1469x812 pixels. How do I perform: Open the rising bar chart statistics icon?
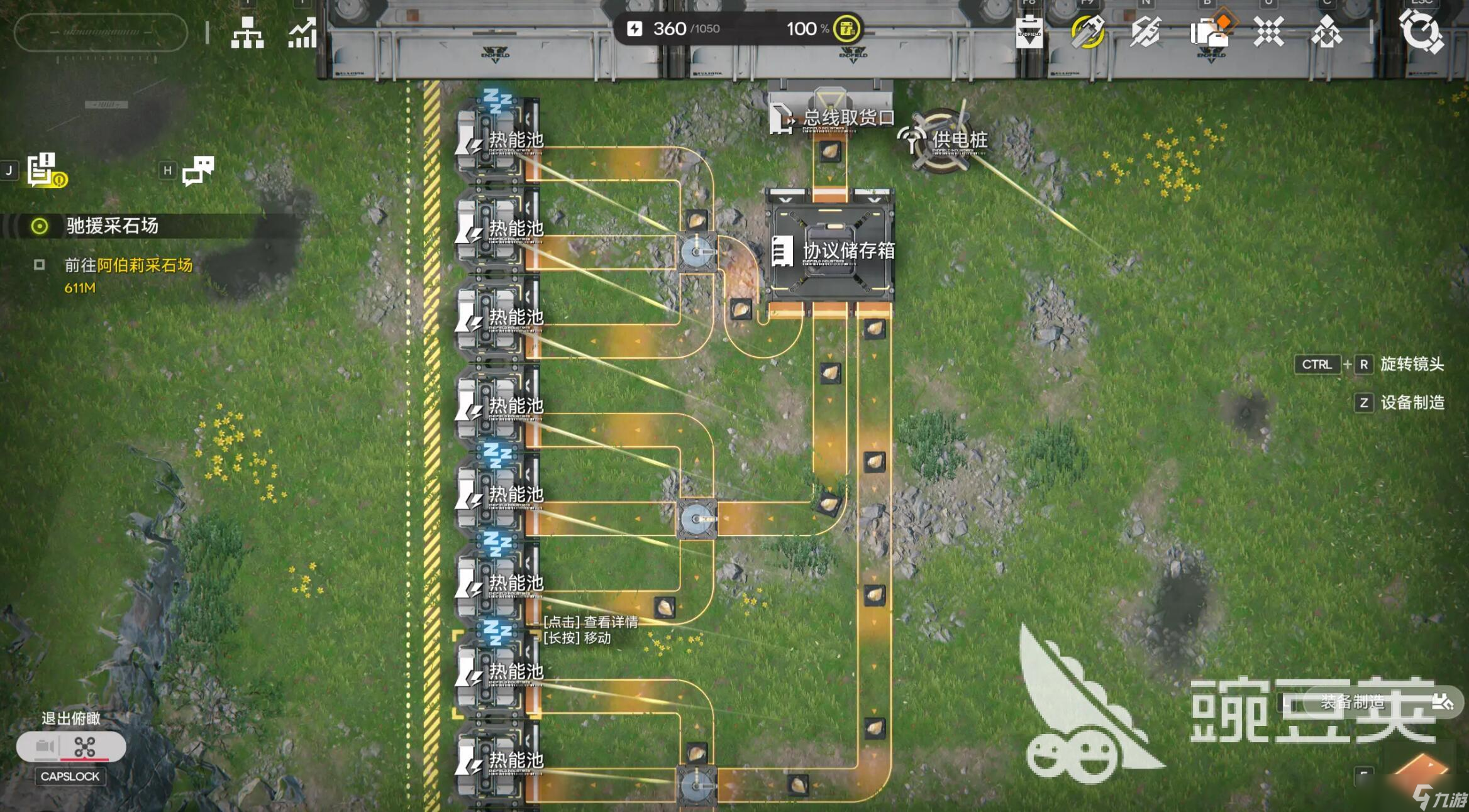[302, 33]
